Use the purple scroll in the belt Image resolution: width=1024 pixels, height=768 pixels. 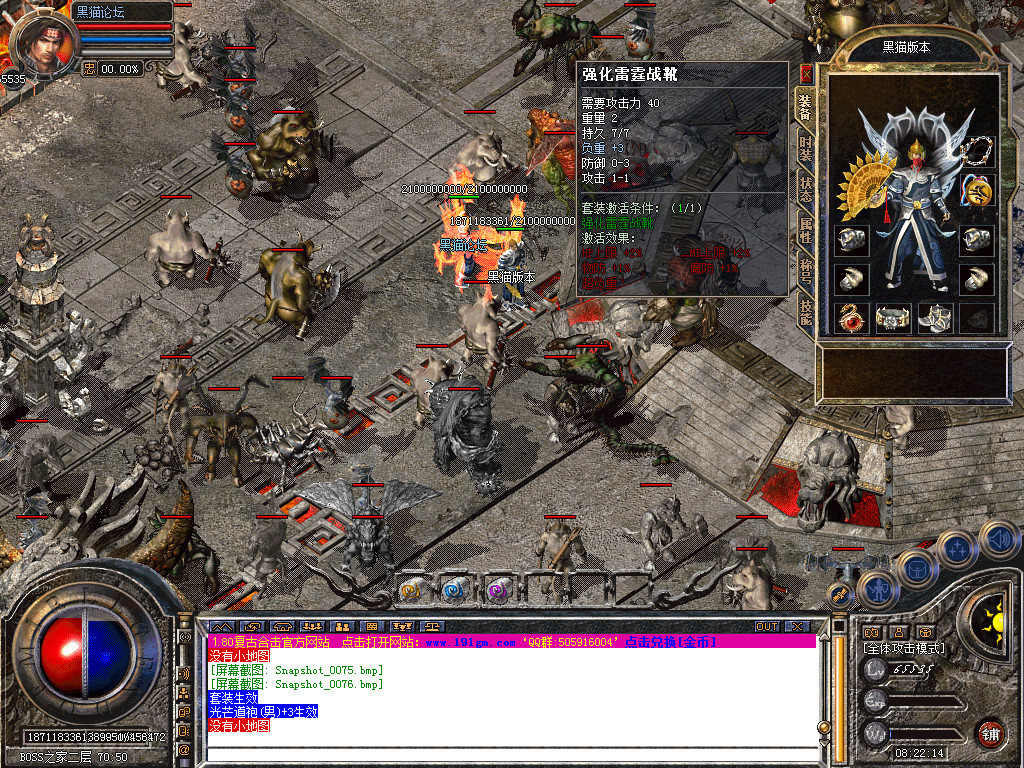coord(497,591)
